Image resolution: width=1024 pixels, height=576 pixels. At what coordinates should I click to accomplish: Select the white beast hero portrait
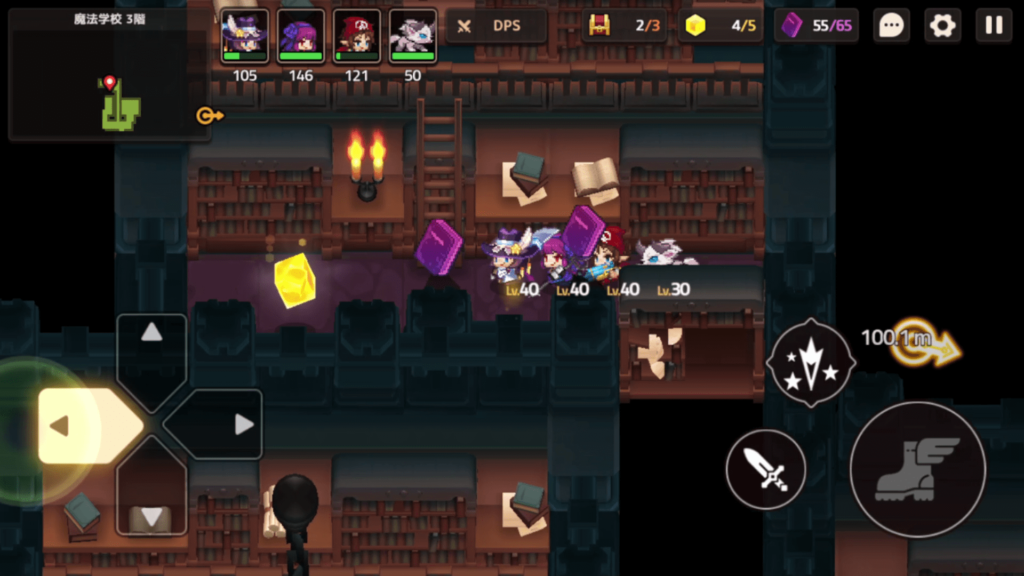413,37
